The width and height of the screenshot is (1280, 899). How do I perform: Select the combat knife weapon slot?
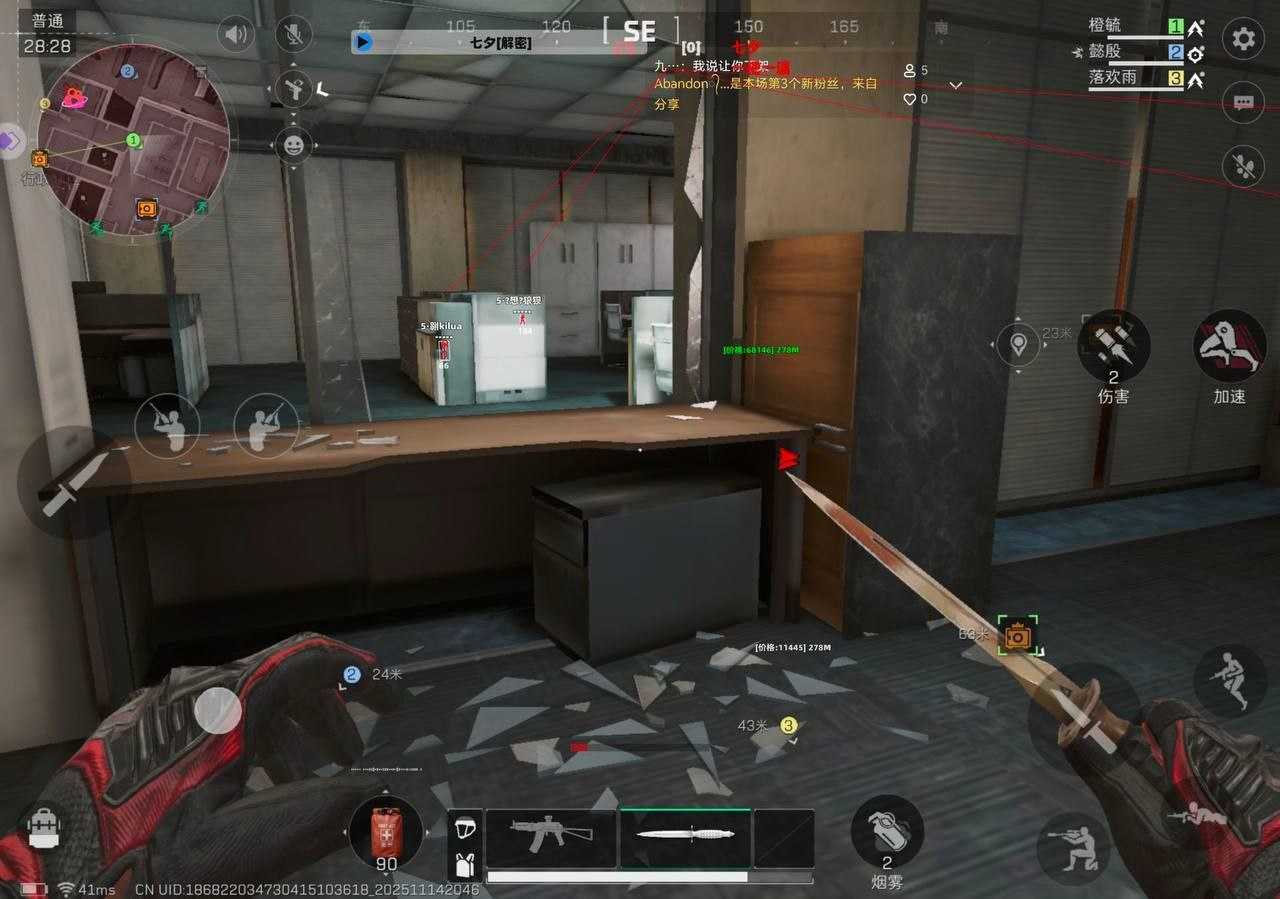coord(685,838)
